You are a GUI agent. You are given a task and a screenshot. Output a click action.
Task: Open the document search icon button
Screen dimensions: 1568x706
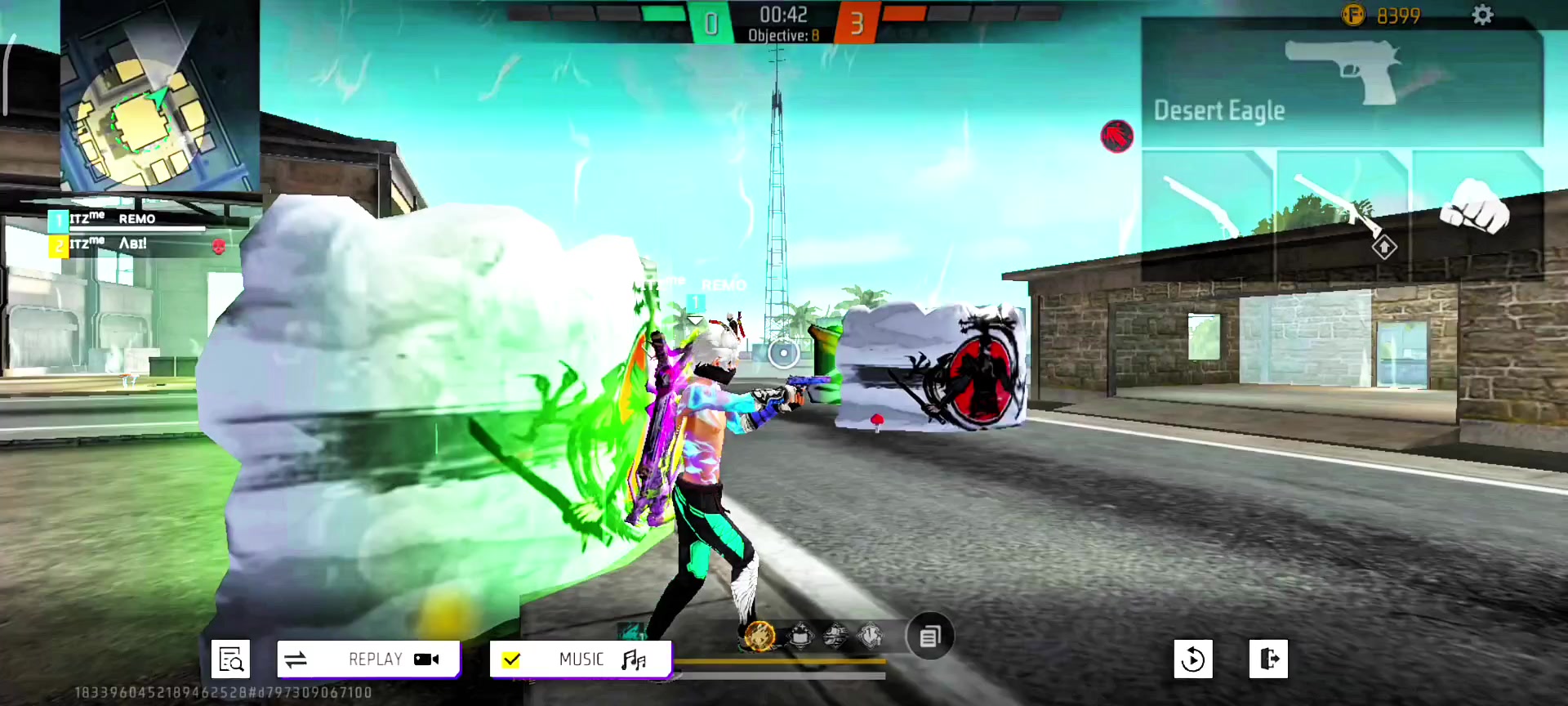(x=230, y=659)
